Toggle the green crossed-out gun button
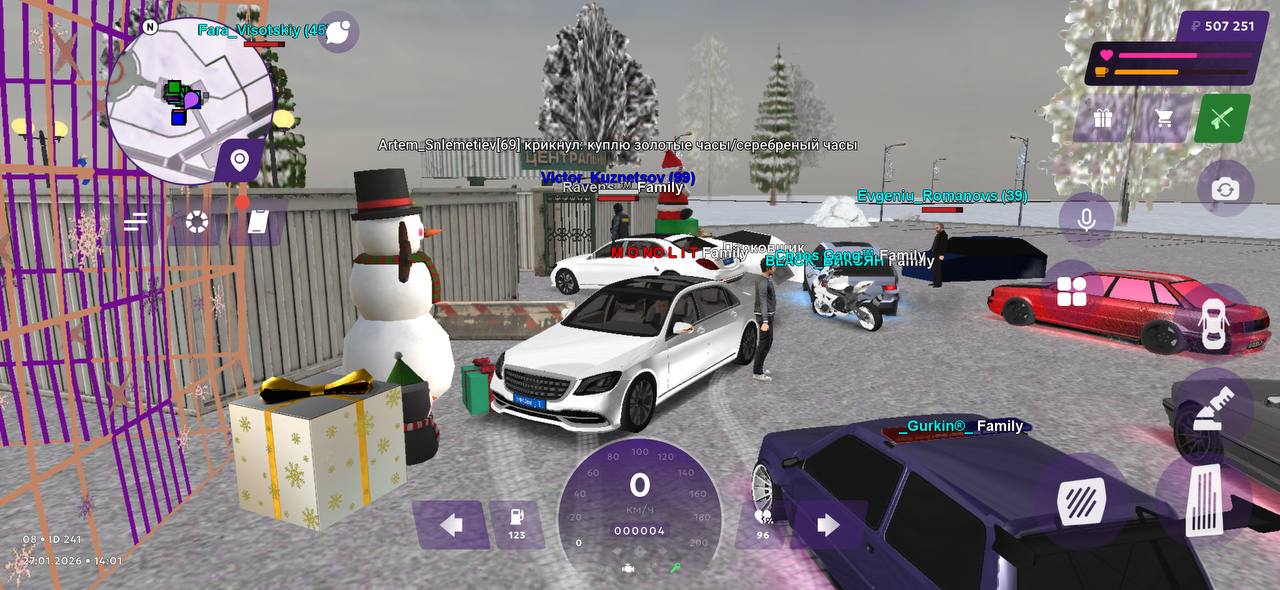Viewport: 1280px width, 590px height. [x=1222, y=118]
